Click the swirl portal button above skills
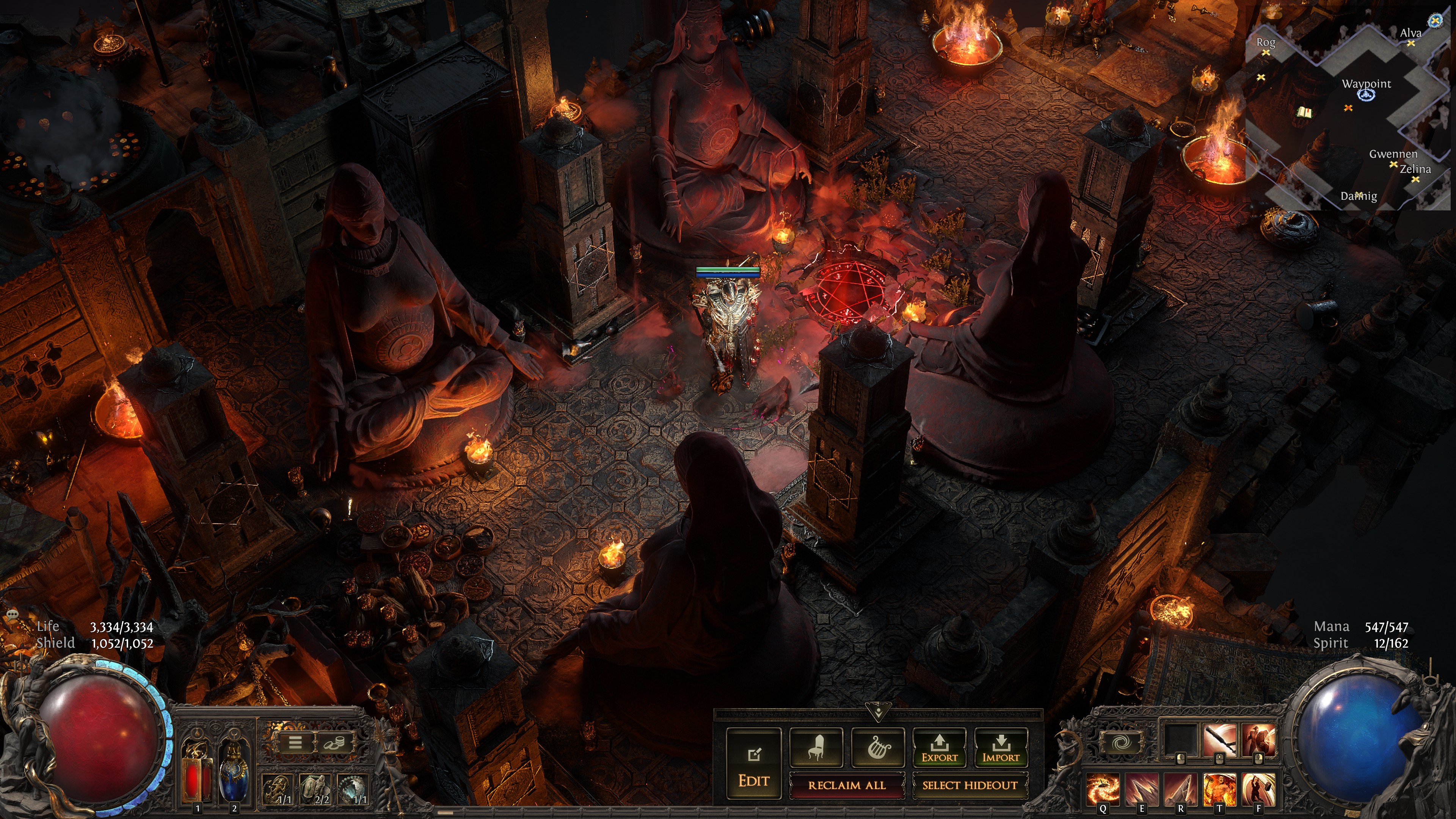The width and height of the screenshot is (1456, 819). click(x=1120, y=742)
